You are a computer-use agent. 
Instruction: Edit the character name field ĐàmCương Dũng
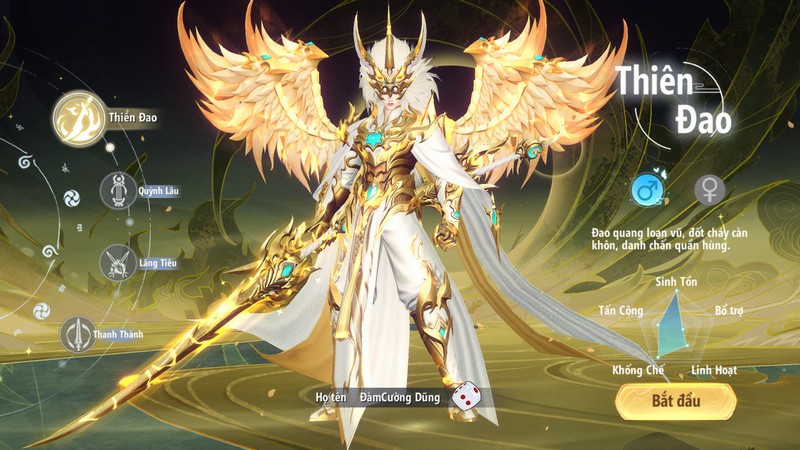pyautogui.click(x=399, y=398)
